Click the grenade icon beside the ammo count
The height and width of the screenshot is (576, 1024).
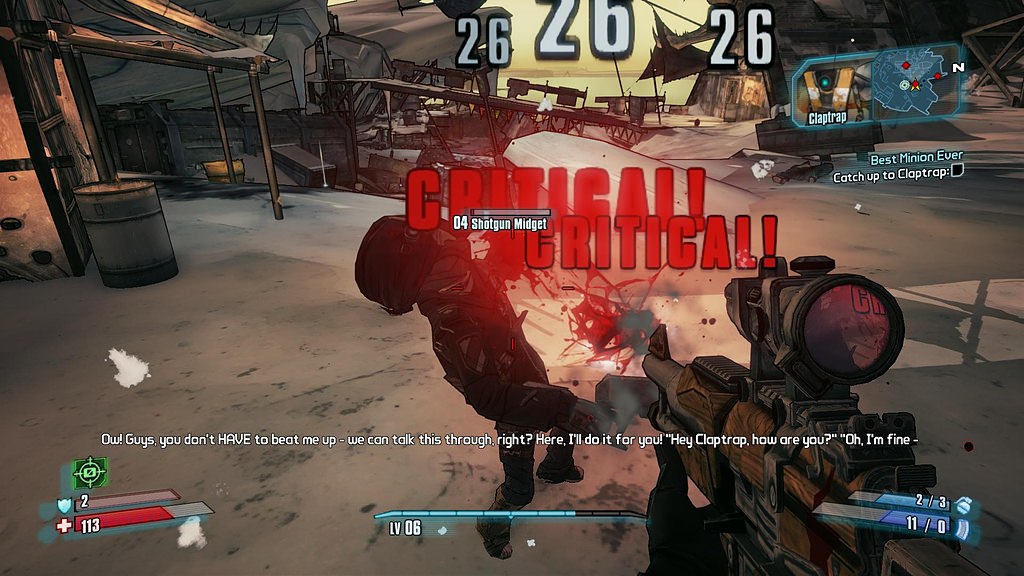click(x=963, y=505)
